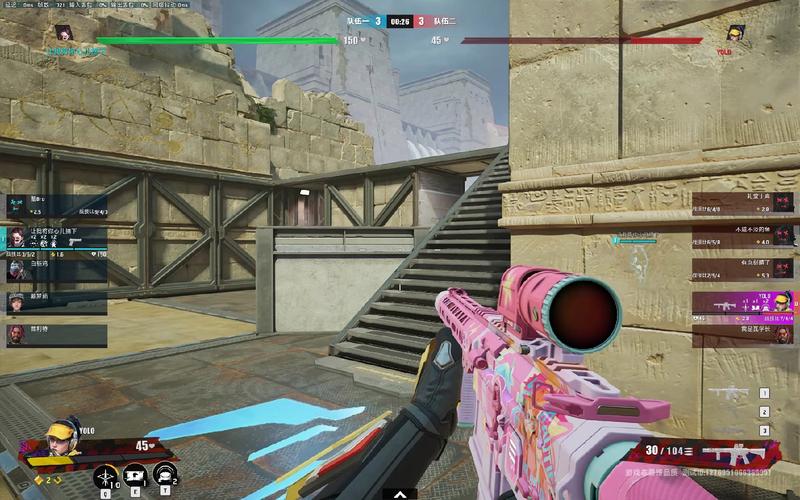Select the last teammate row with red-haired portrait
The height and width of the screenshot is (500, 800).
click(56, 334)
